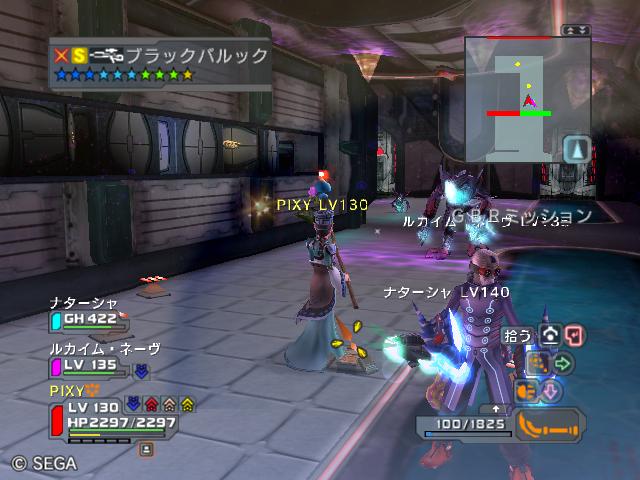Viewport: 640px width, 480px height.
Task: Click the ブラックバルック target info panel
Action: click(160, 64)
